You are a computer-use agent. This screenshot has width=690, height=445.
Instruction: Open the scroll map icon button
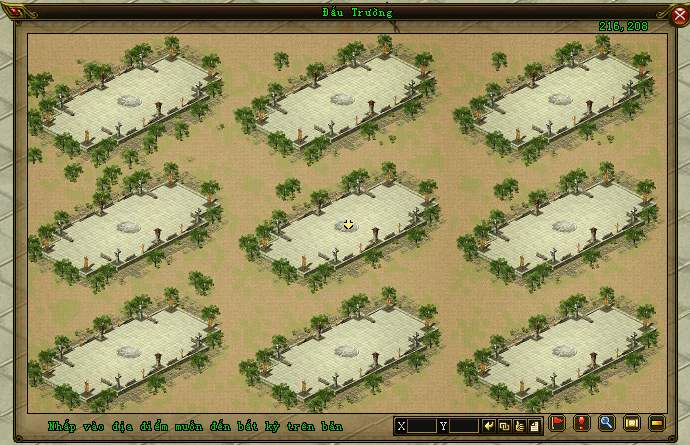point(632,424)
